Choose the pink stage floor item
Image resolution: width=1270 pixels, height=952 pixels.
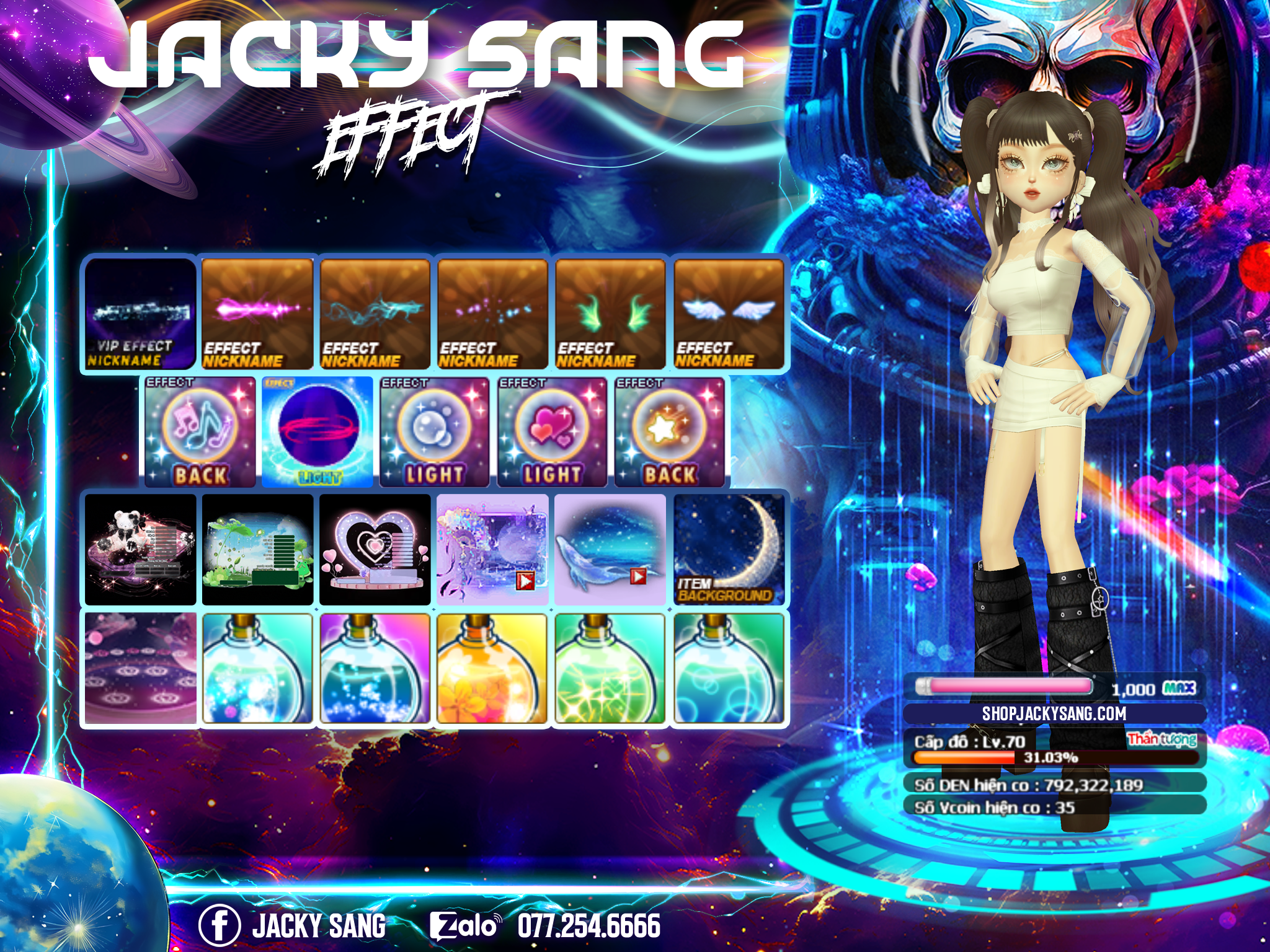[x=140, y=668]
